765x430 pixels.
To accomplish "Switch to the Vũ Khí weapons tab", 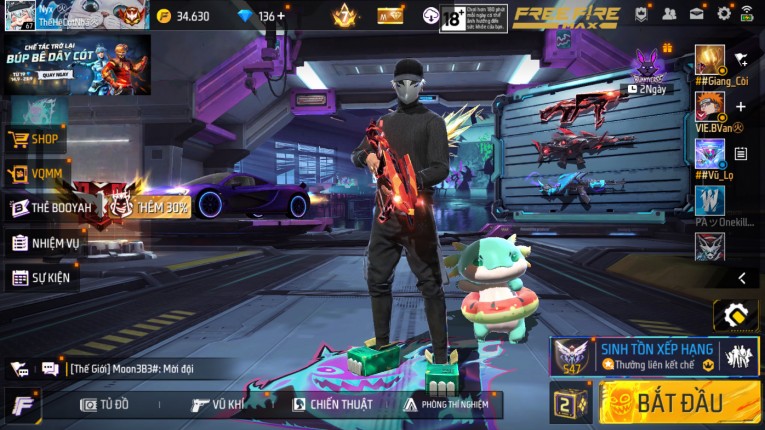I will pos(218,404).
